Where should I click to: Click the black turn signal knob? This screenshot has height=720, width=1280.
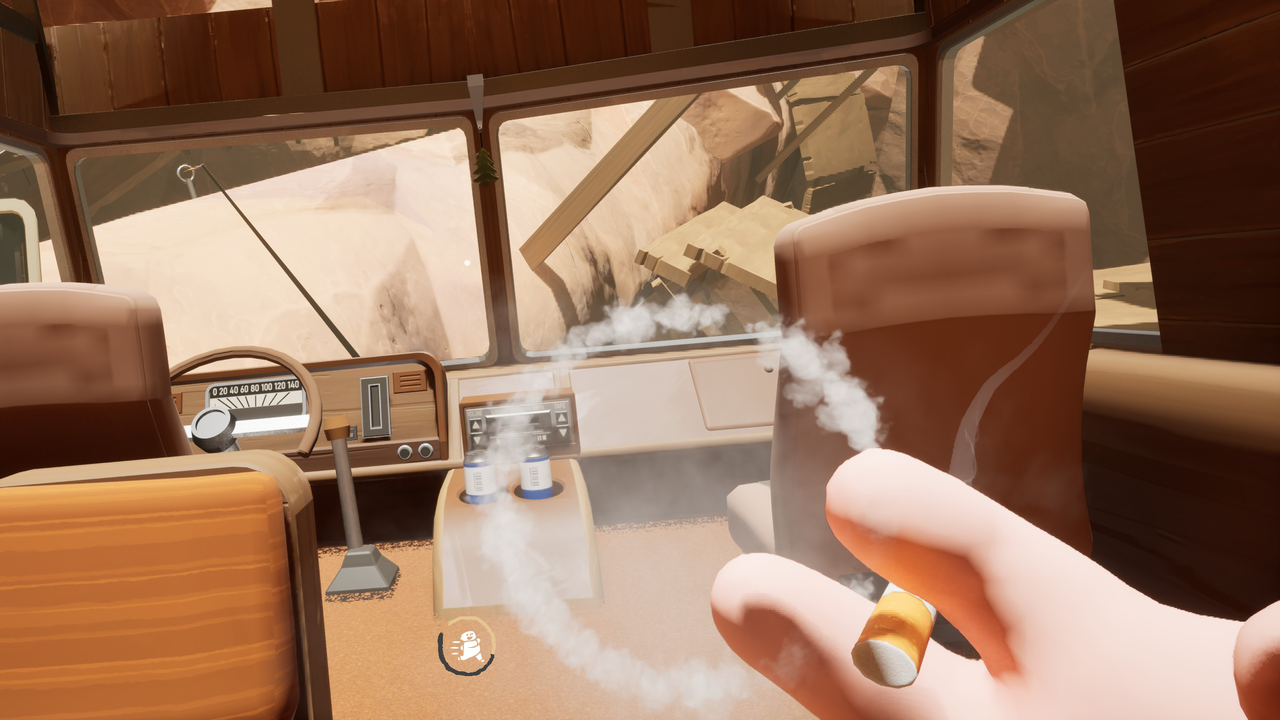213,428
